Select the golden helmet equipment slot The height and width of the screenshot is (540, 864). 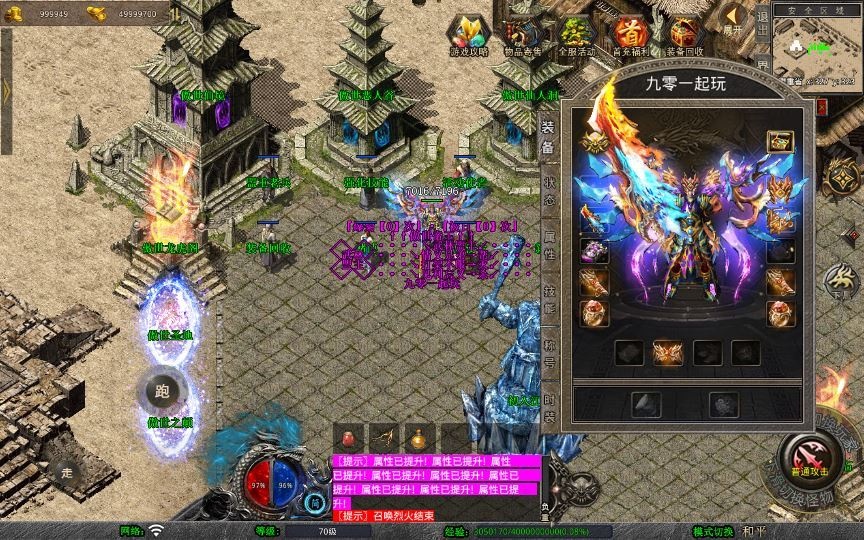[595, 143]
